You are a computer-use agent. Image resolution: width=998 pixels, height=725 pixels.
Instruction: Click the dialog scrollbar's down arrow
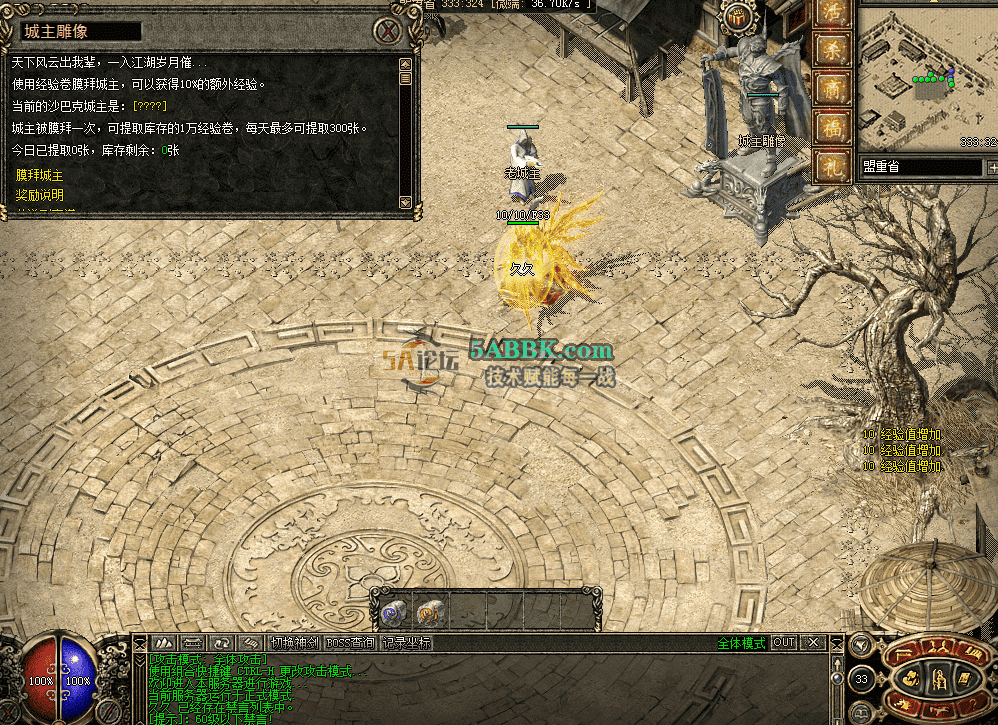405,202
